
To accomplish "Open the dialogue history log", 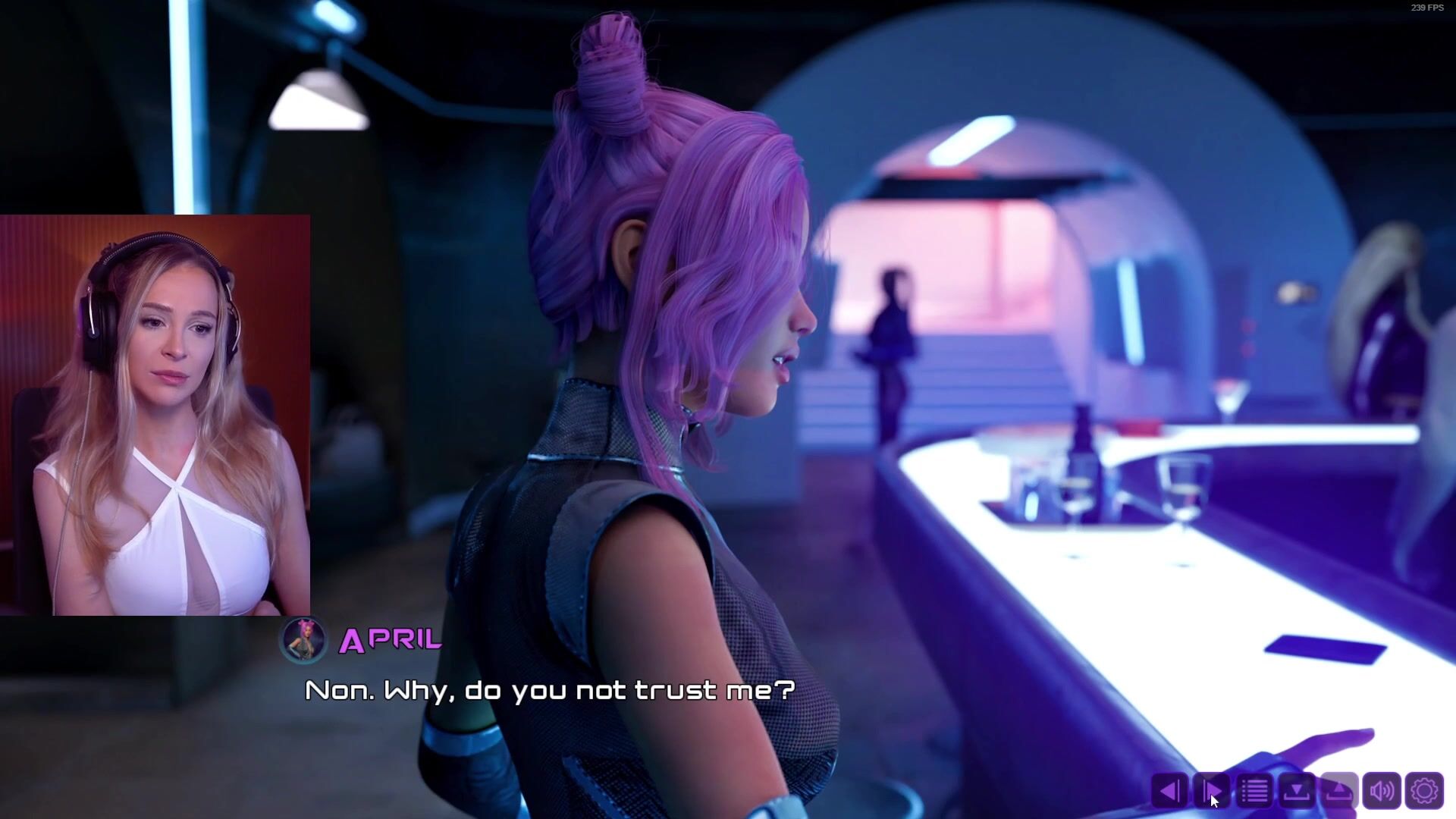I will [x=1254, y=791].
